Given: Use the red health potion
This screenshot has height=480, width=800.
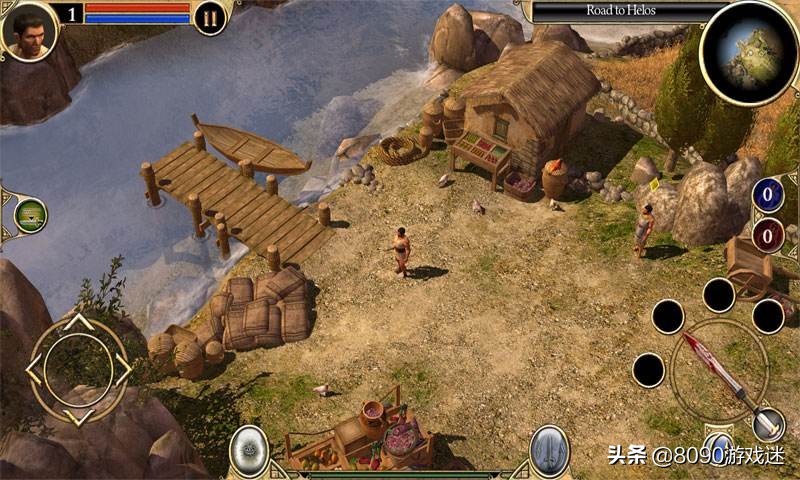Looking at the screenshot, I should tap(768, 236).
